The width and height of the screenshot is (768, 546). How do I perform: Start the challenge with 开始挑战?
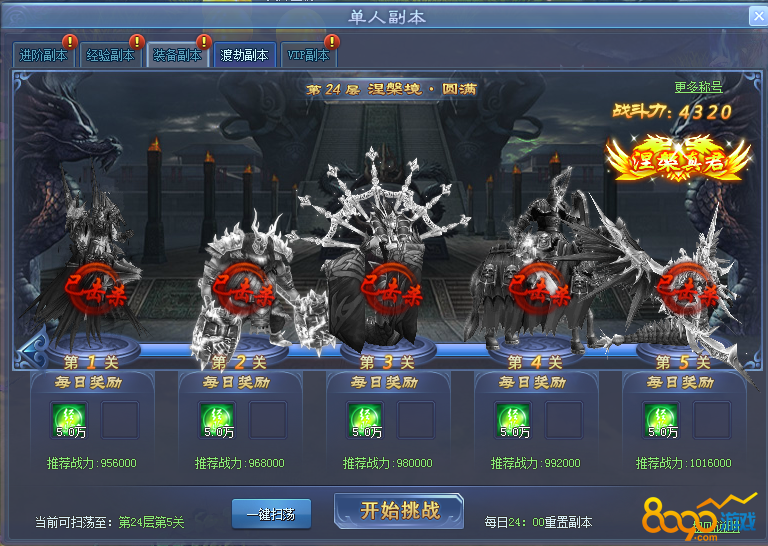399,511
